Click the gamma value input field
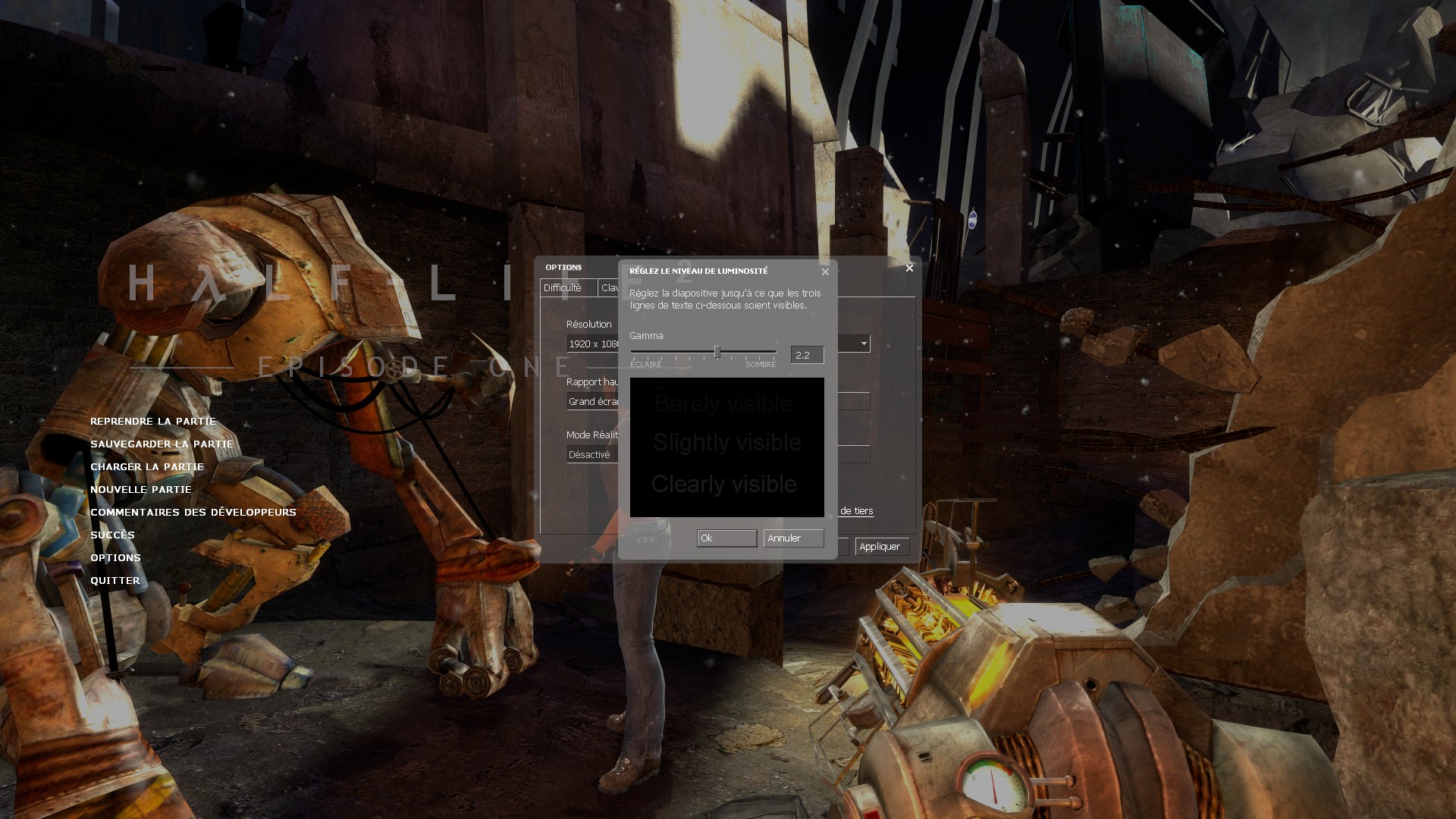This screenshot has width=1456, height=819. click(806, 355)
